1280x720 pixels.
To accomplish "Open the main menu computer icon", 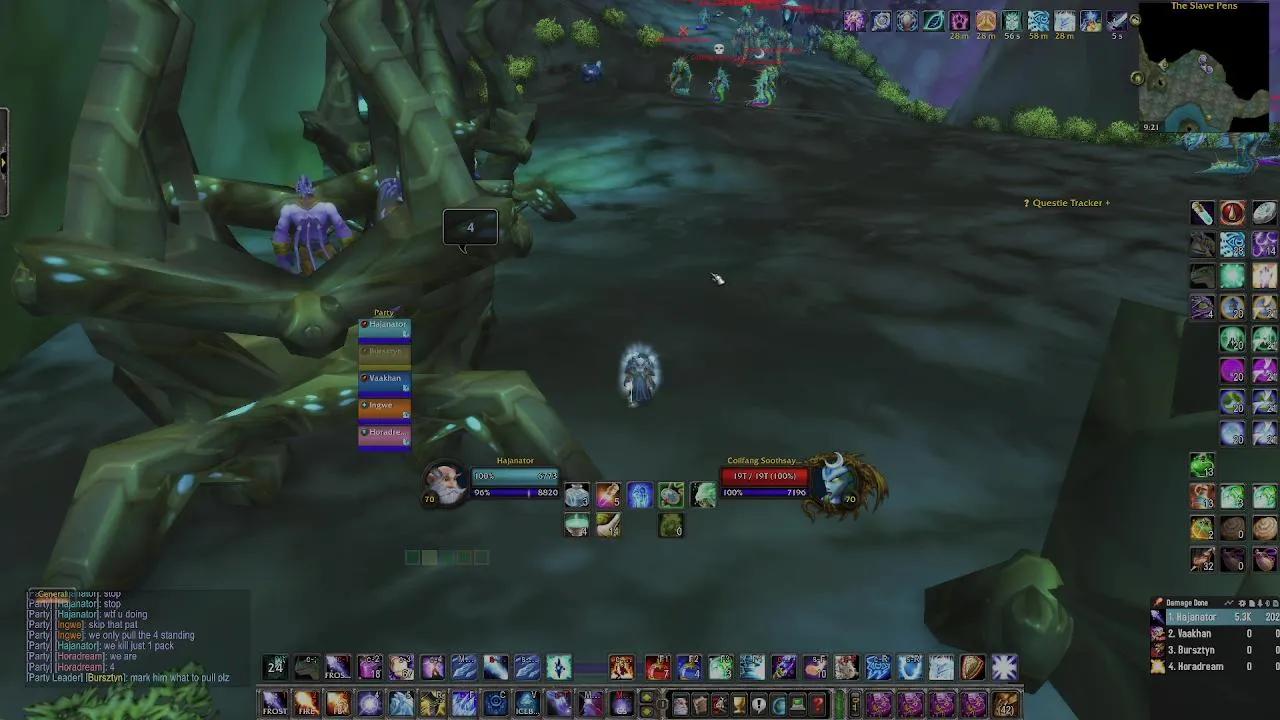I will (798, 705).
